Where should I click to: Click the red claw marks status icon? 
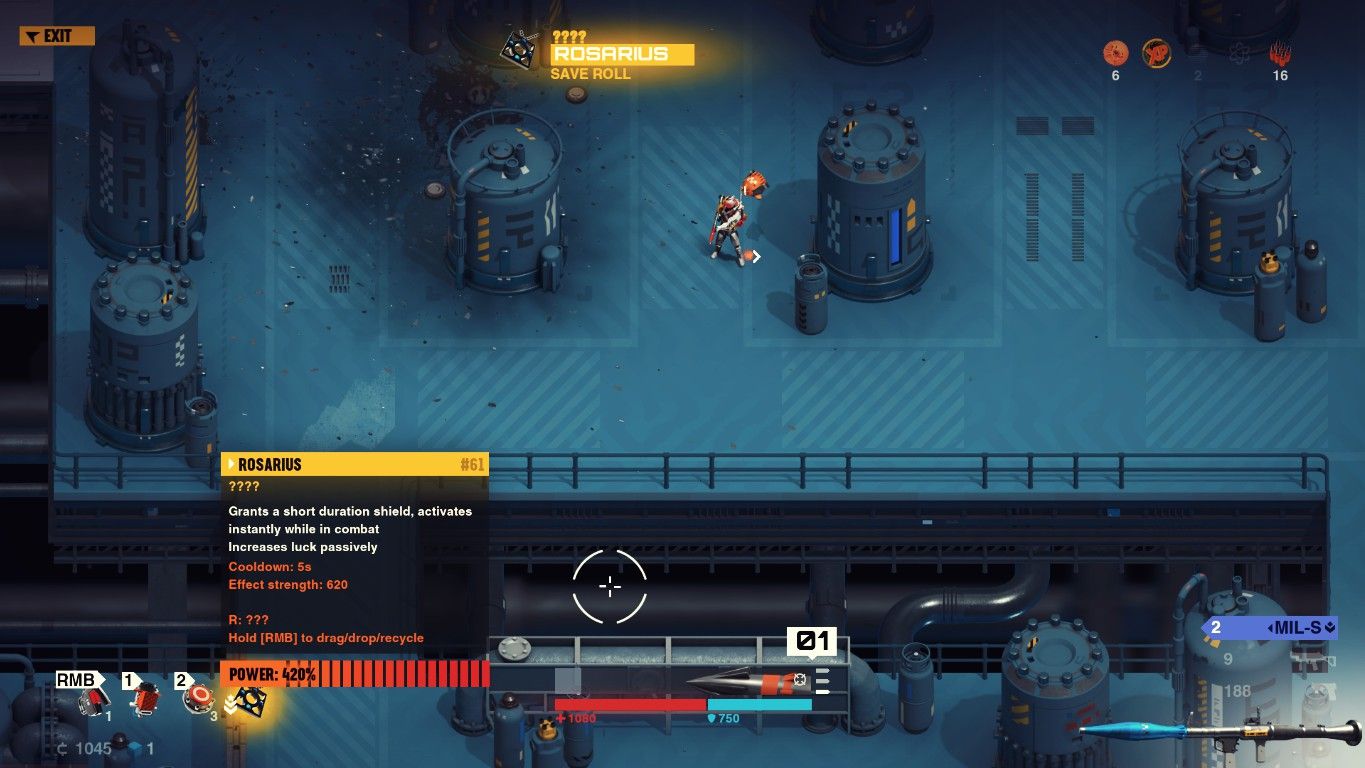1280,54
